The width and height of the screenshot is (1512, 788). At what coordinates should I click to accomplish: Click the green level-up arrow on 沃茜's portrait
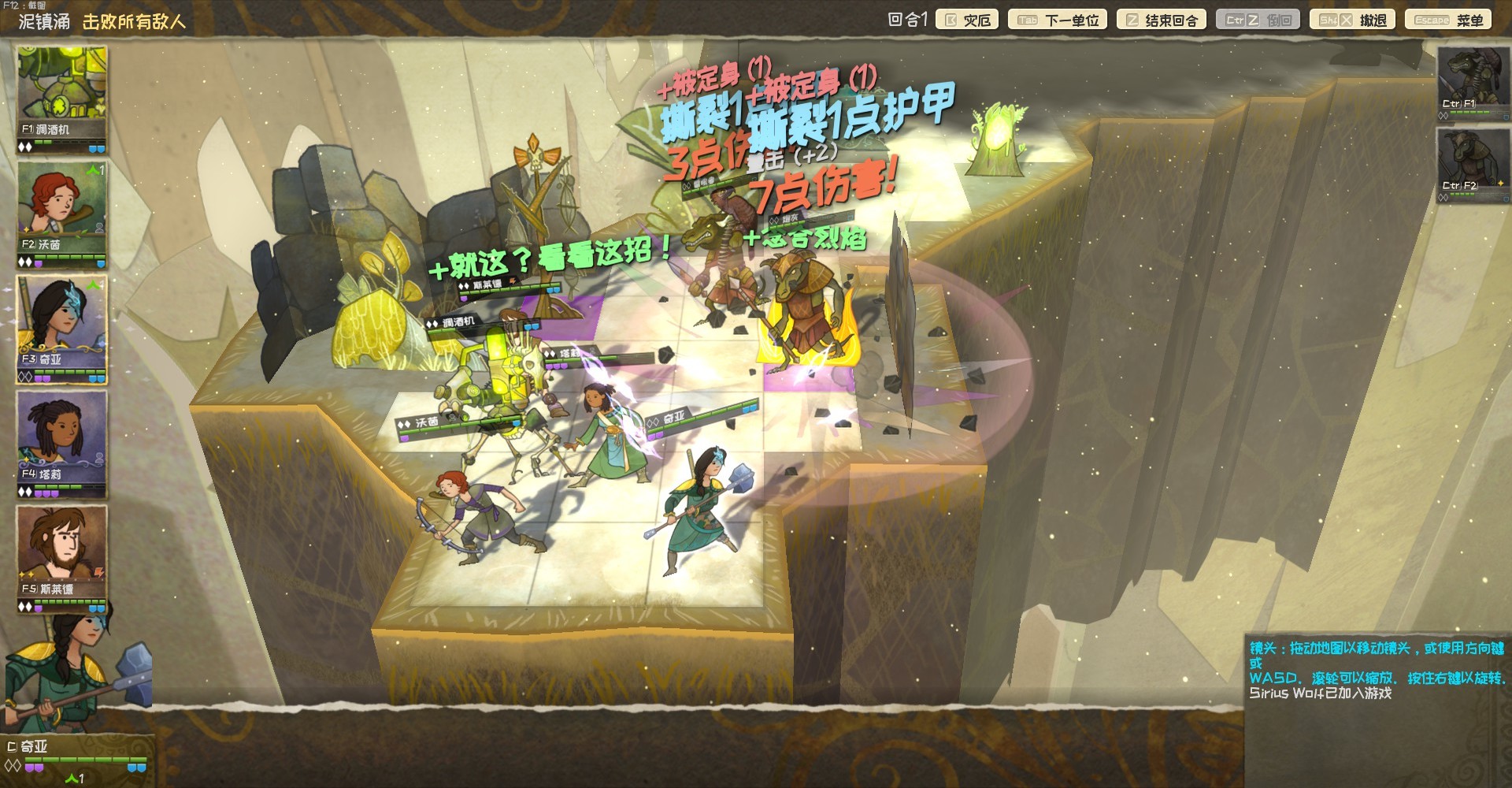coord(93,169)
